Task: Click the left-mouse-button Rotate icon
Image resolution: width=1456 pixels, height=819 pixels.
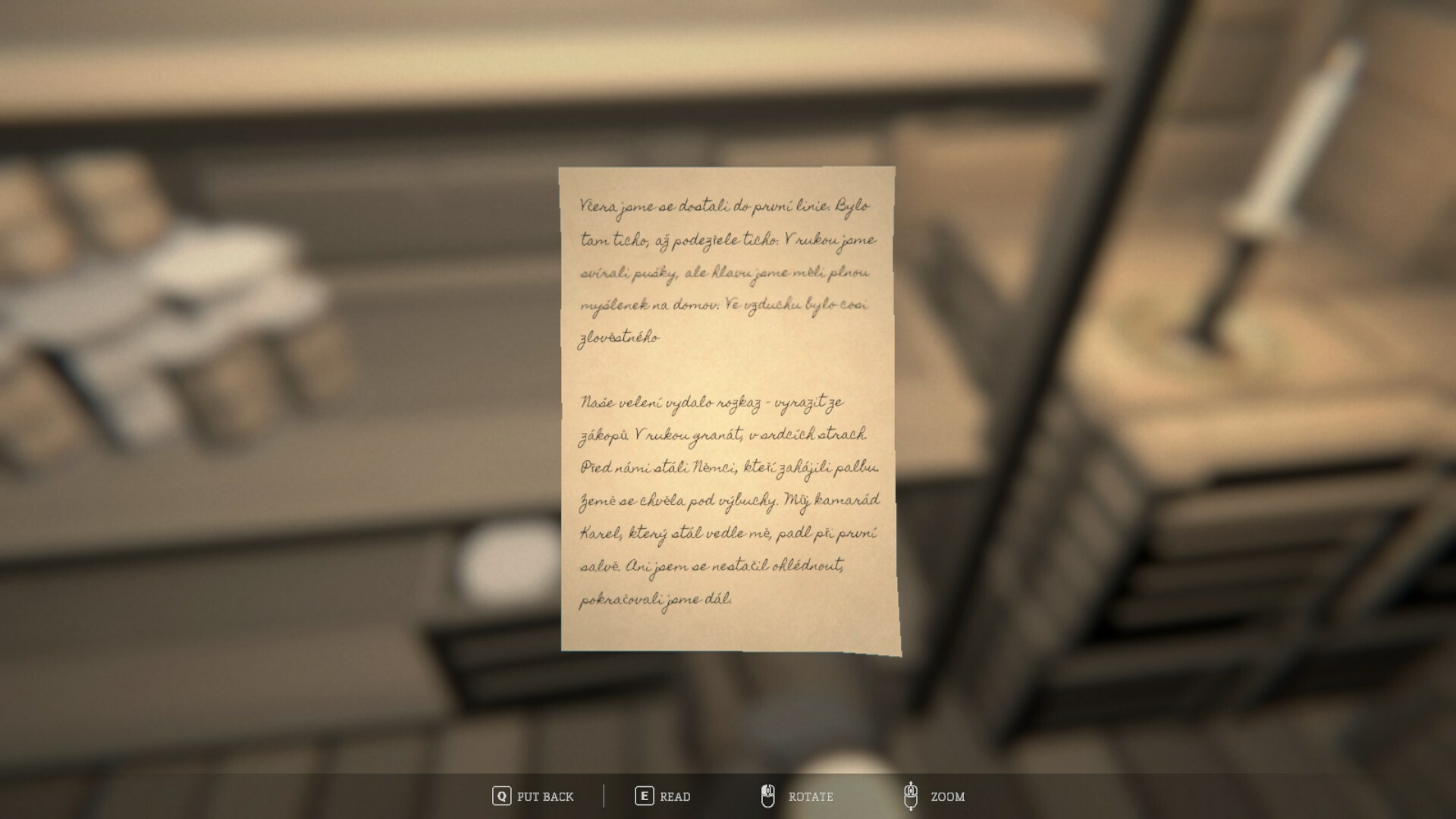Action: [x=768, y=797]
